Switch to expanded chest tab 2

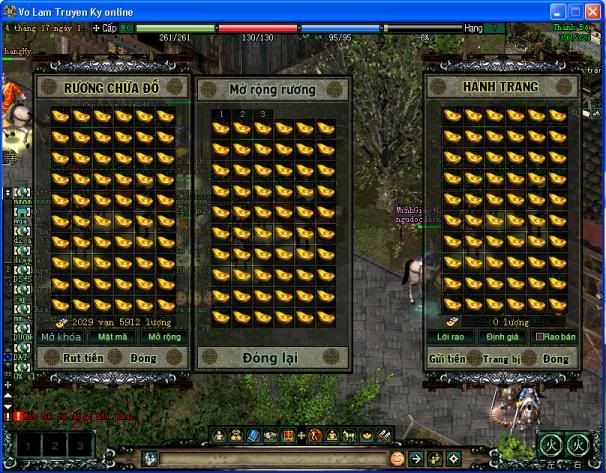[241, 114]
